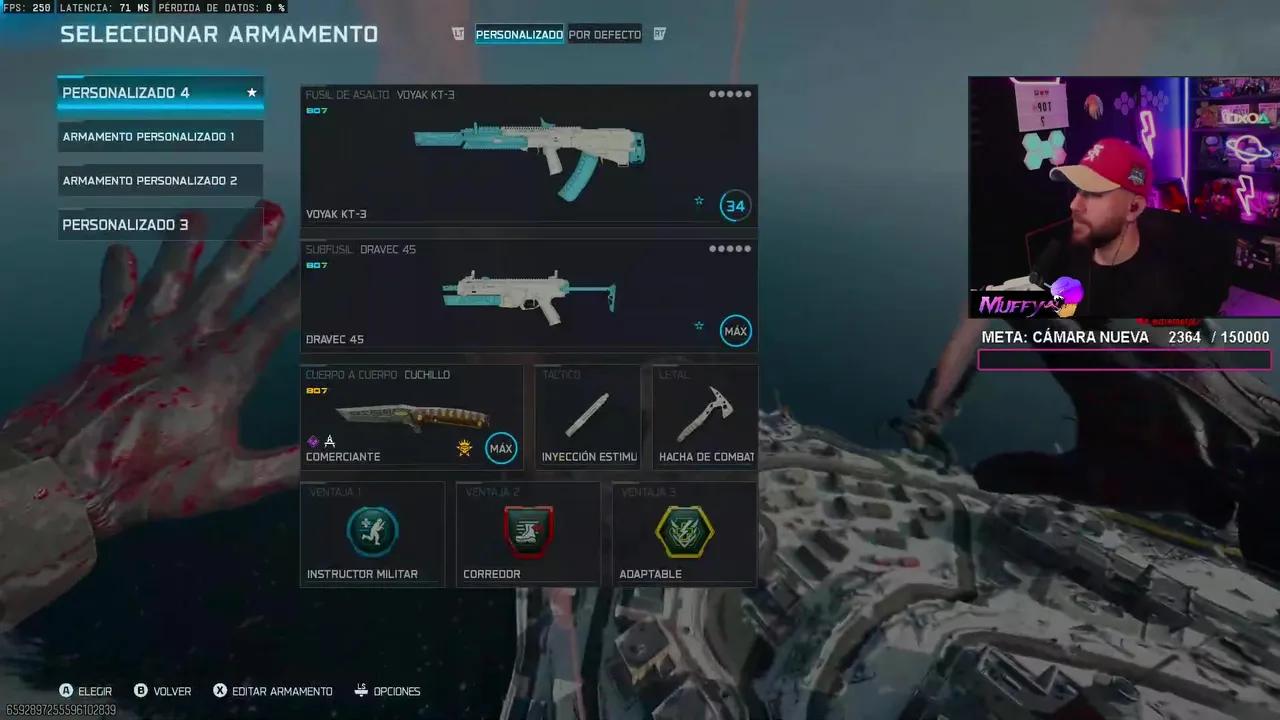Open the Inyección Estimulante tactical slot
The image size is (1280, 720).
pos(587,415)
